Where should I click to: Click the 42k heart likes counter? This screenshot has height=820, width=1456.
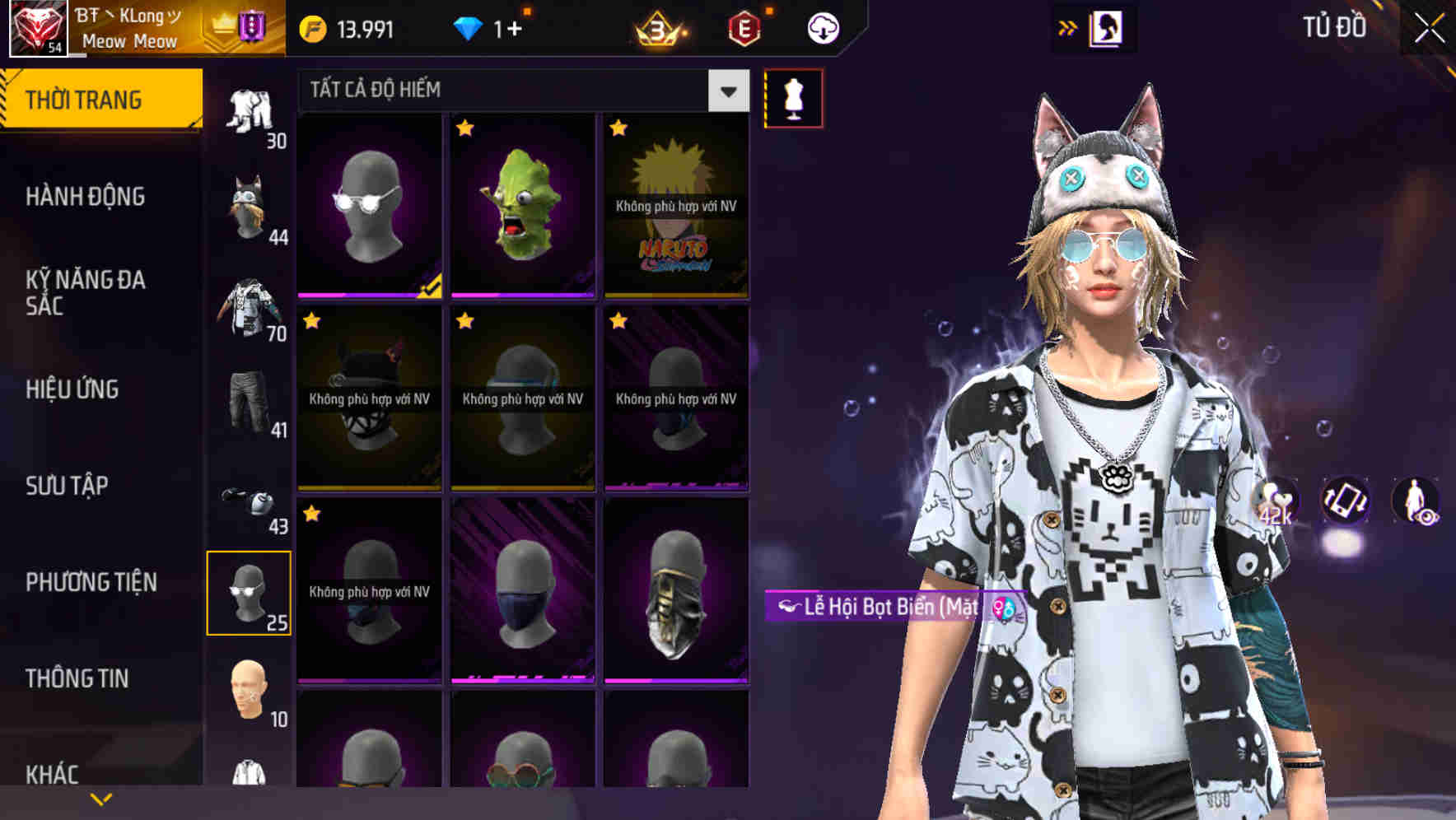[1274, 506]
